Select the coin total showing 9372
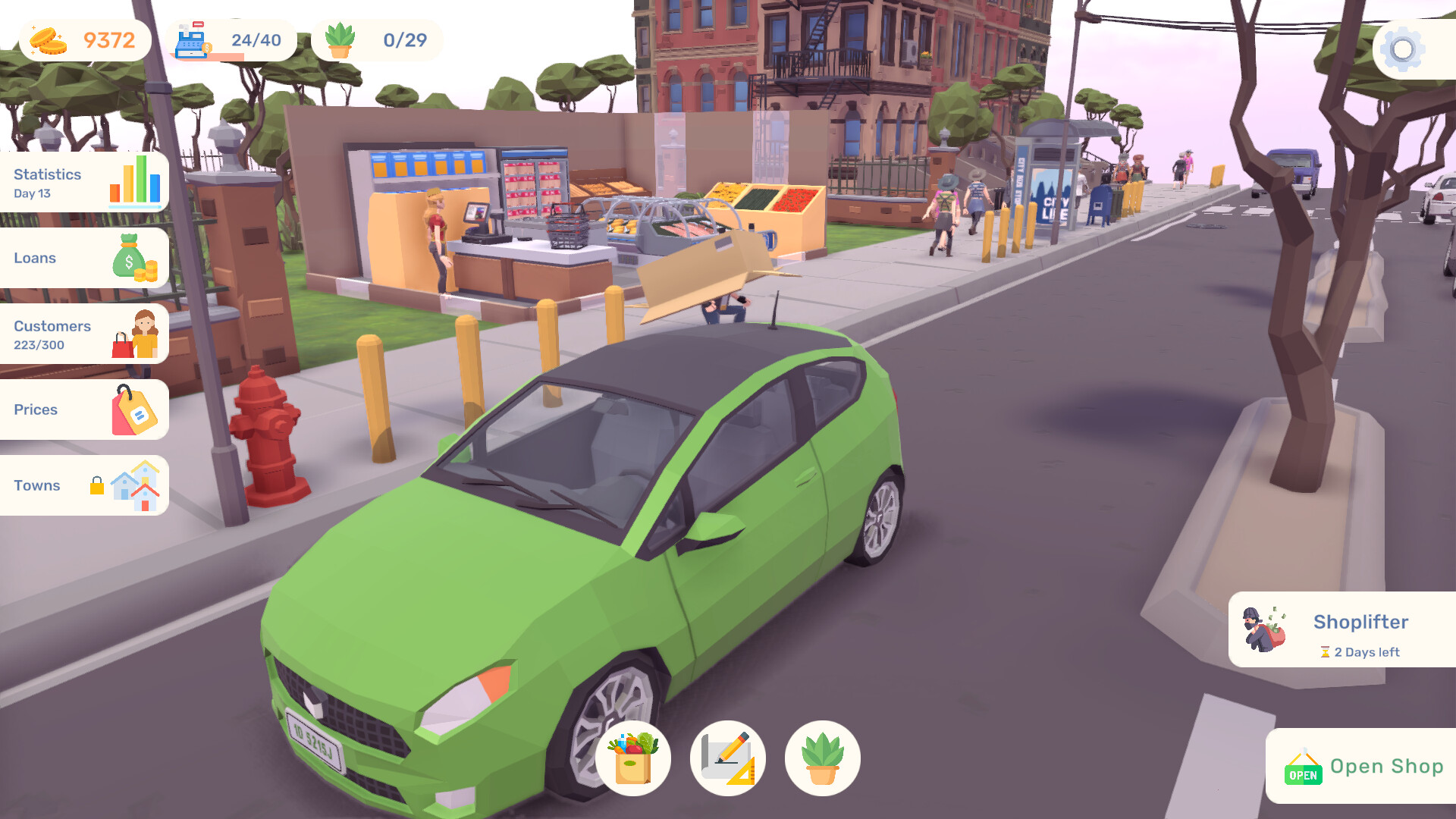 (110, 38)
